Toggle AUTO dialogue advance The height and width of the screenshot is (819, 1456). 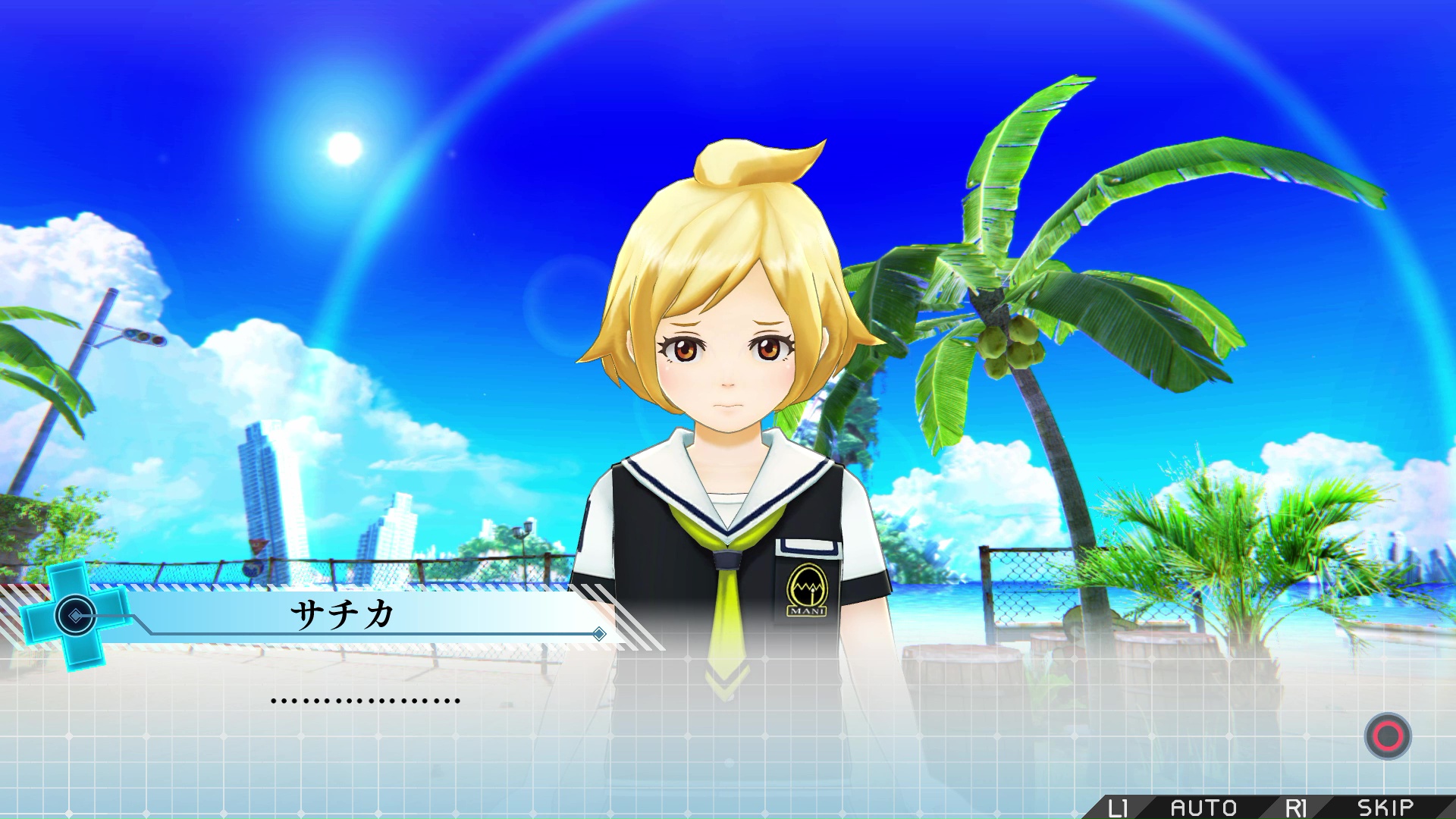tap(1203, 807)
